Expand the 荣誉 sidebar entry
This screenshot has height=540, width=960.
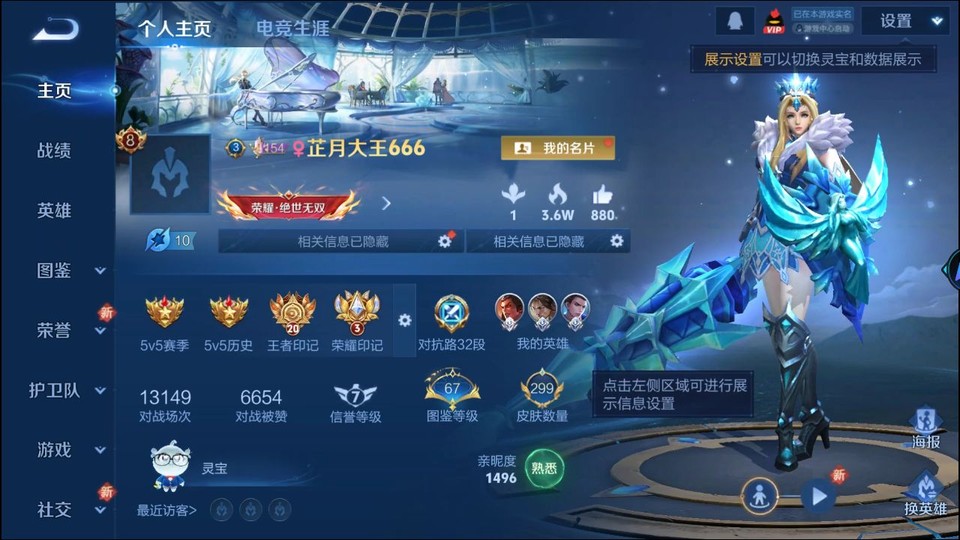coord(68,331)
